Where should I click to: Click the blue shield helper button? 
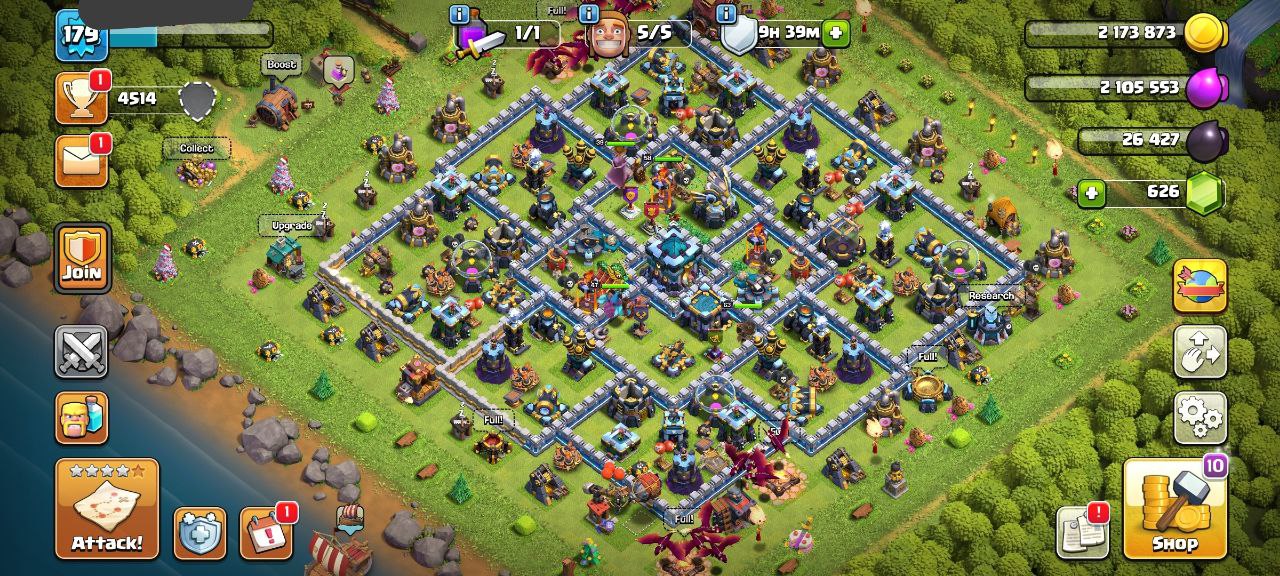coord(200,533)
